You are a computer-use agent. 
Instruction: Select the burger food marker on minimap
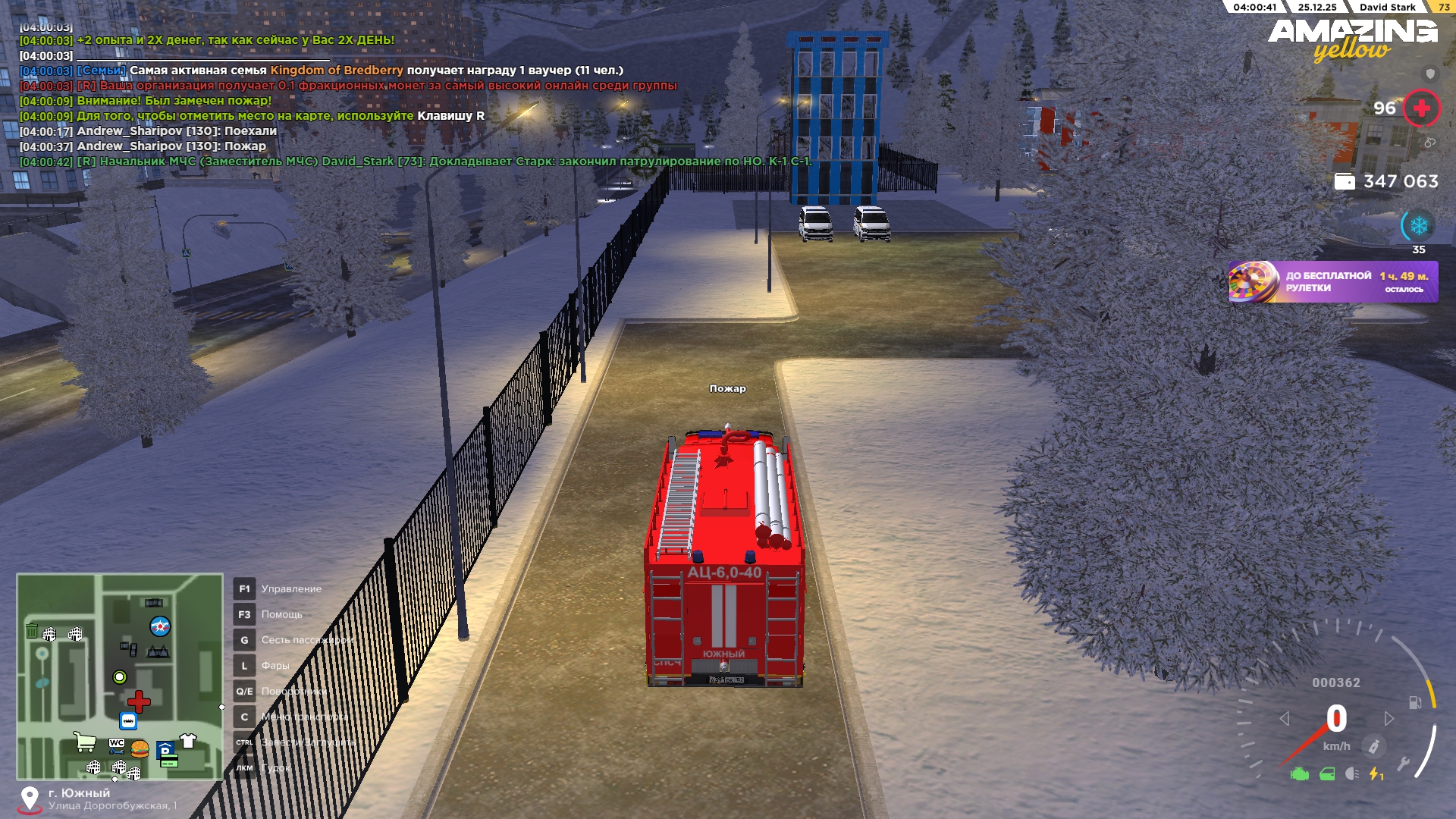click(140, 749)
